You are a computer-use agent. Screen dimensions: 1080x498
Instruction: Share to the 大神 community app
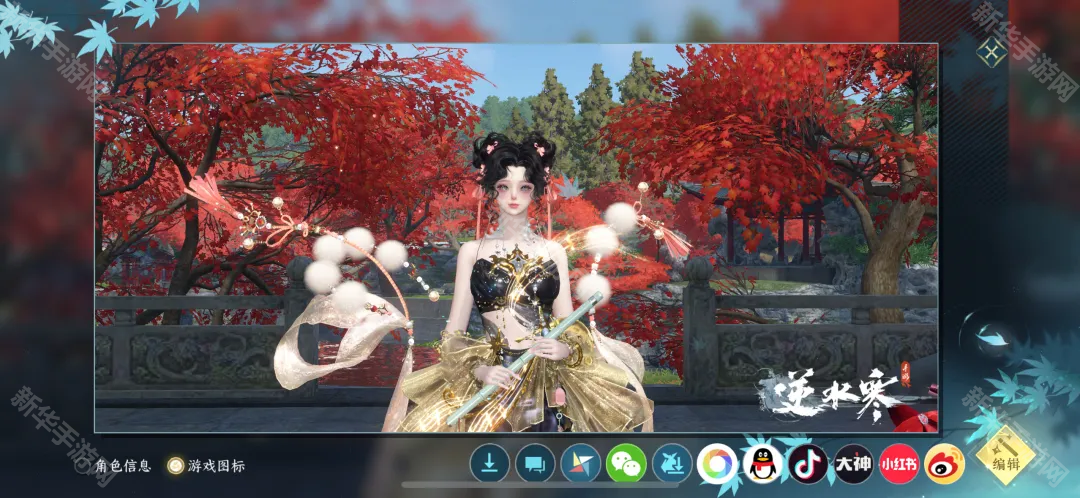pos(854,463)
